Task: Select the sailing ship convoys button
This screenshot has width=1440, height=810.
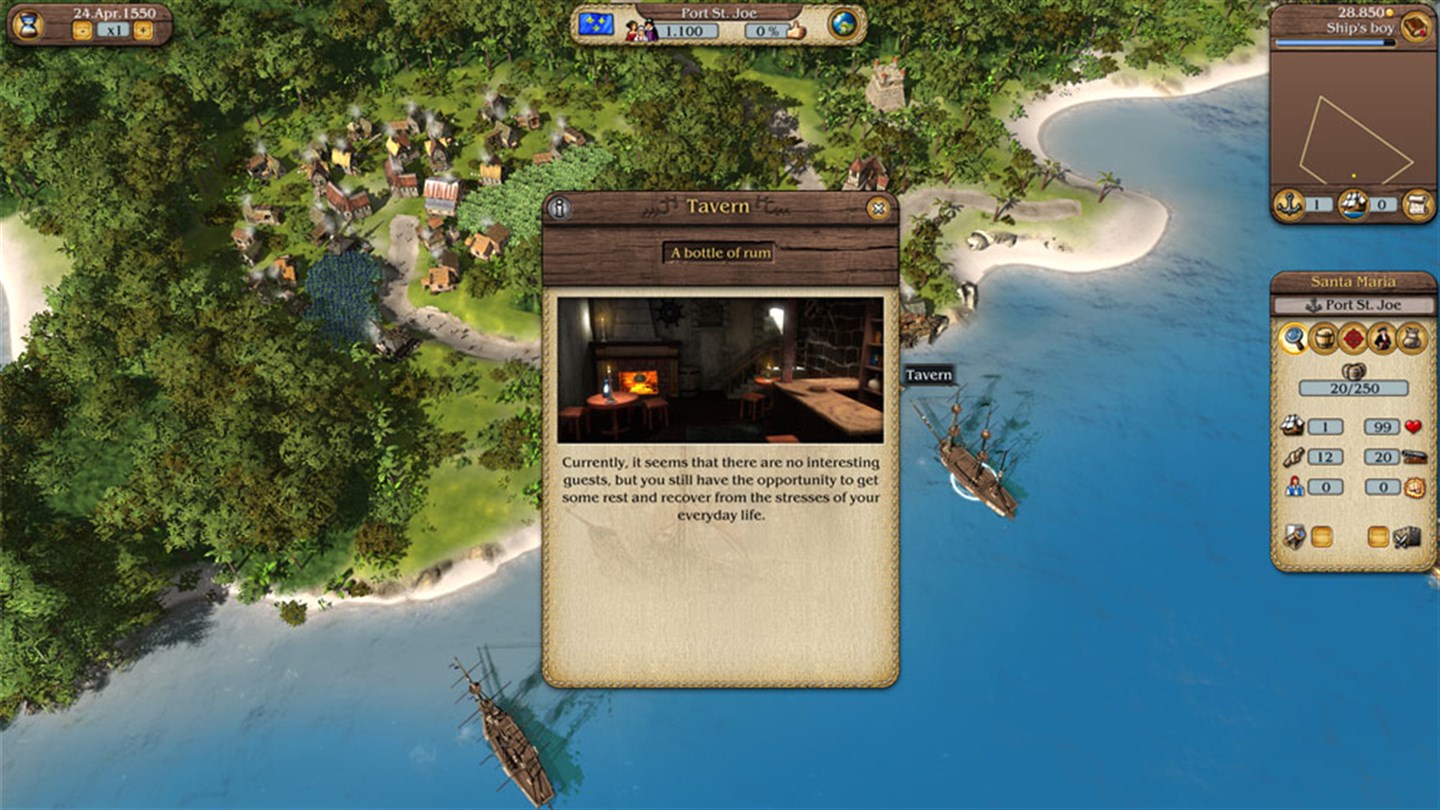Action: coord(1353,204)
